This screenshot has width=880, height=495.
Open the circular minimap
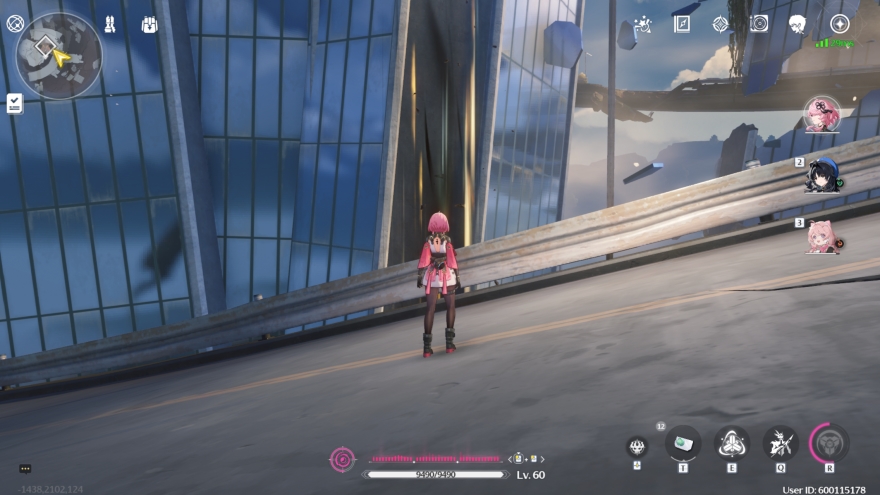click(58, 55)
